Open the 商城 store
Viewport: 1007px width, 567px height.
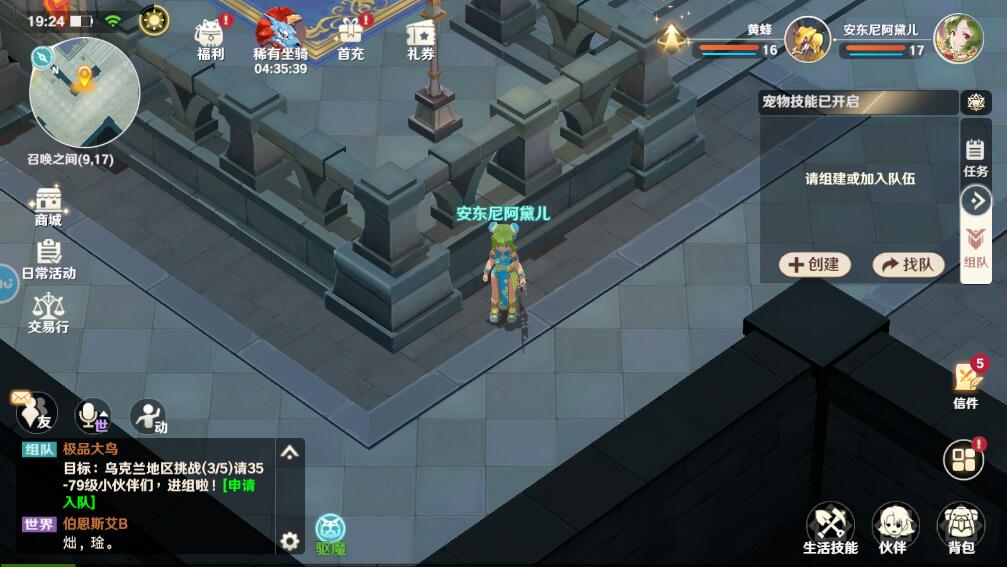(x=48, y=206)
